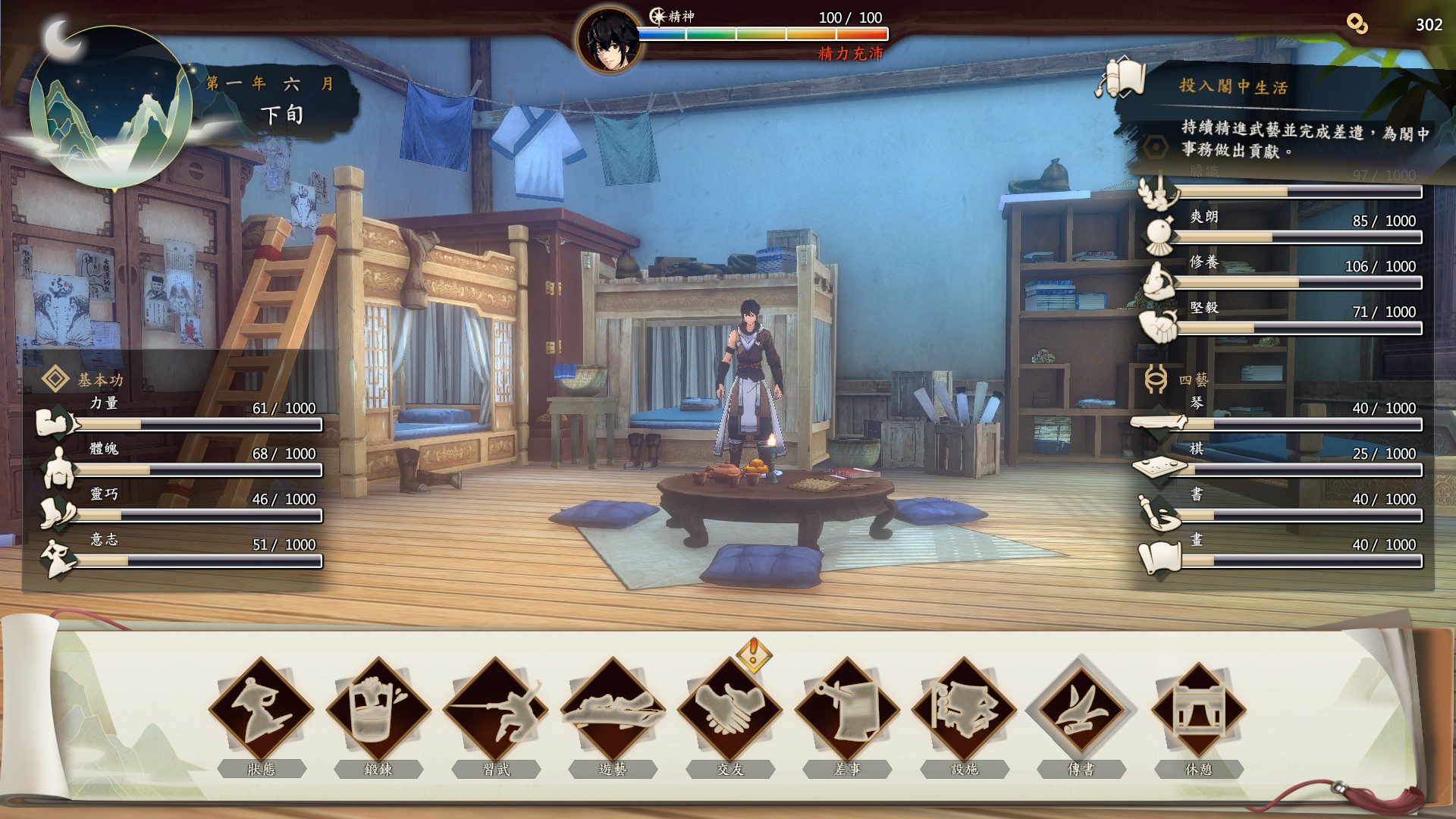Screen dimensions: 1456x819
Task: Select the 差事 errands option
Action: (847, 711)
